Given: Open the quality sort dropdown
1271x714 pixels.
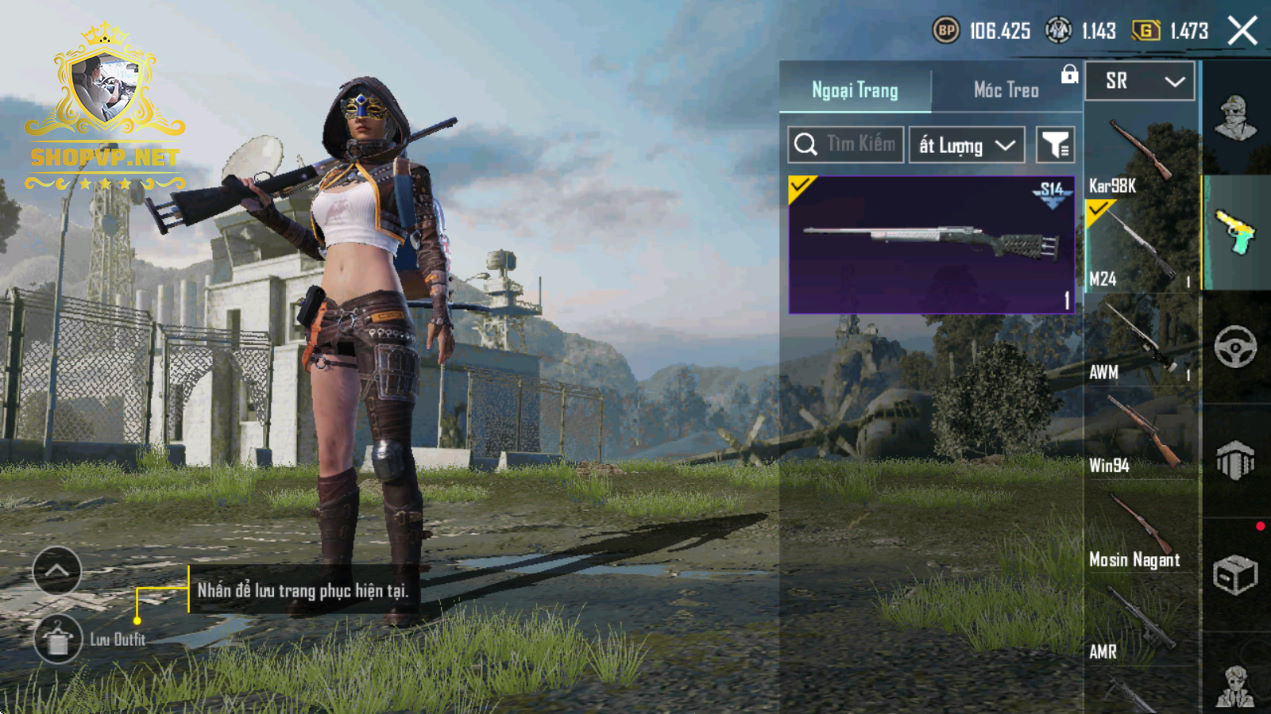Looking at the screenshot, I should point(966,145).
